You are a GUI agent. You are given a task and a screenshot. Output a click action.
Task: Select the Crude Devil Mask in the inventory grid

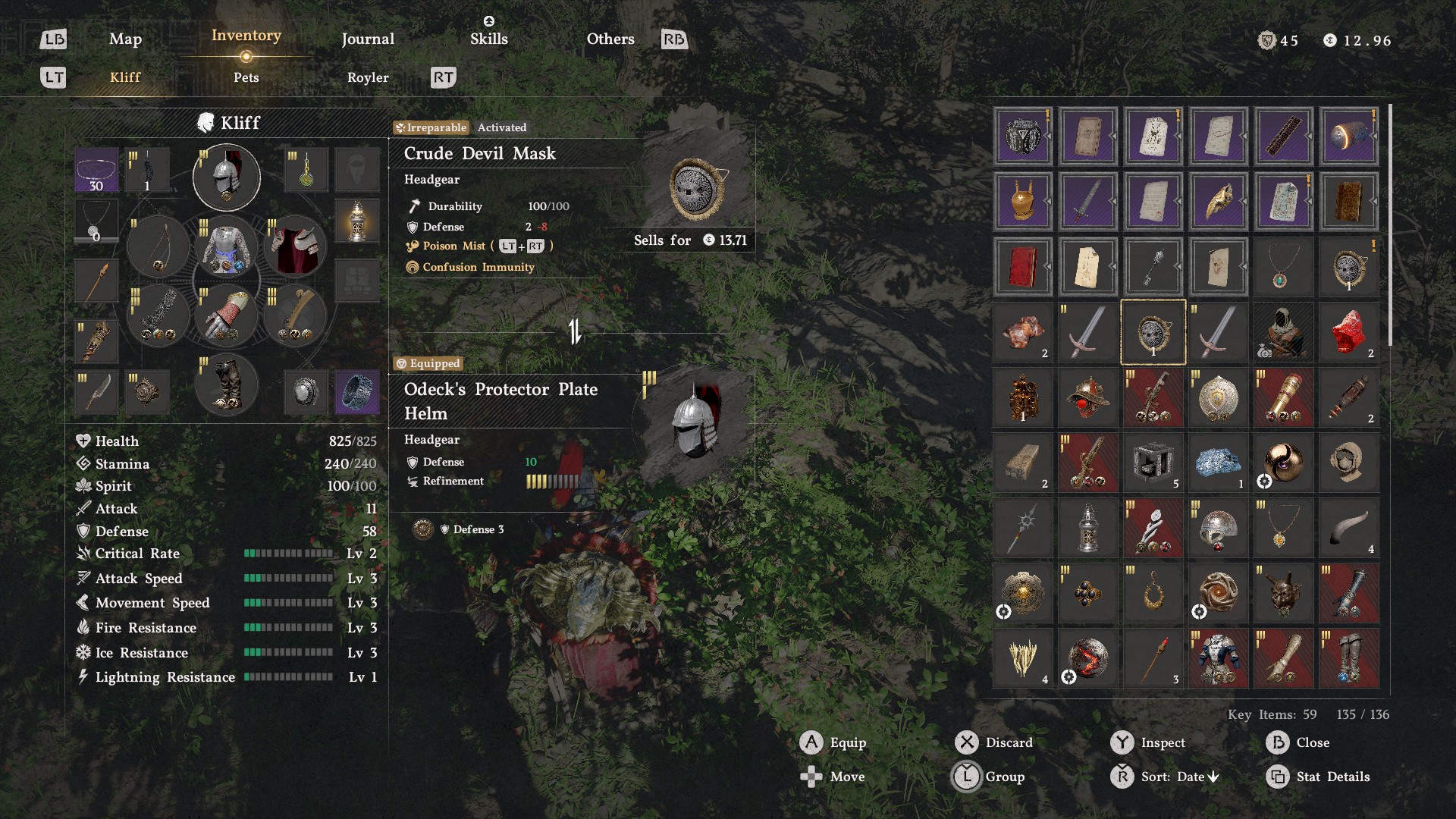coord(1153,332)
